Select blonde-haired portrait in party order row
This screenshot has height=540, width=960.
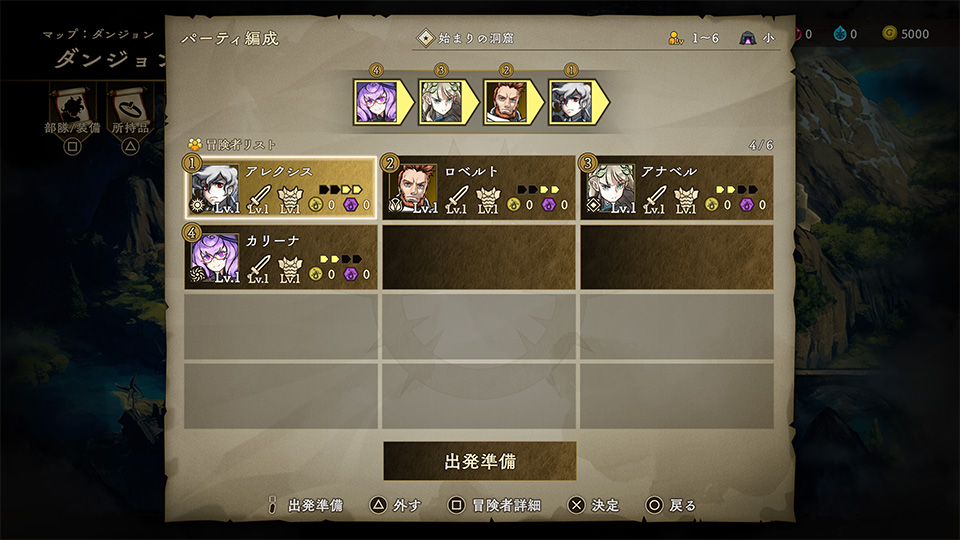point(440,102)
